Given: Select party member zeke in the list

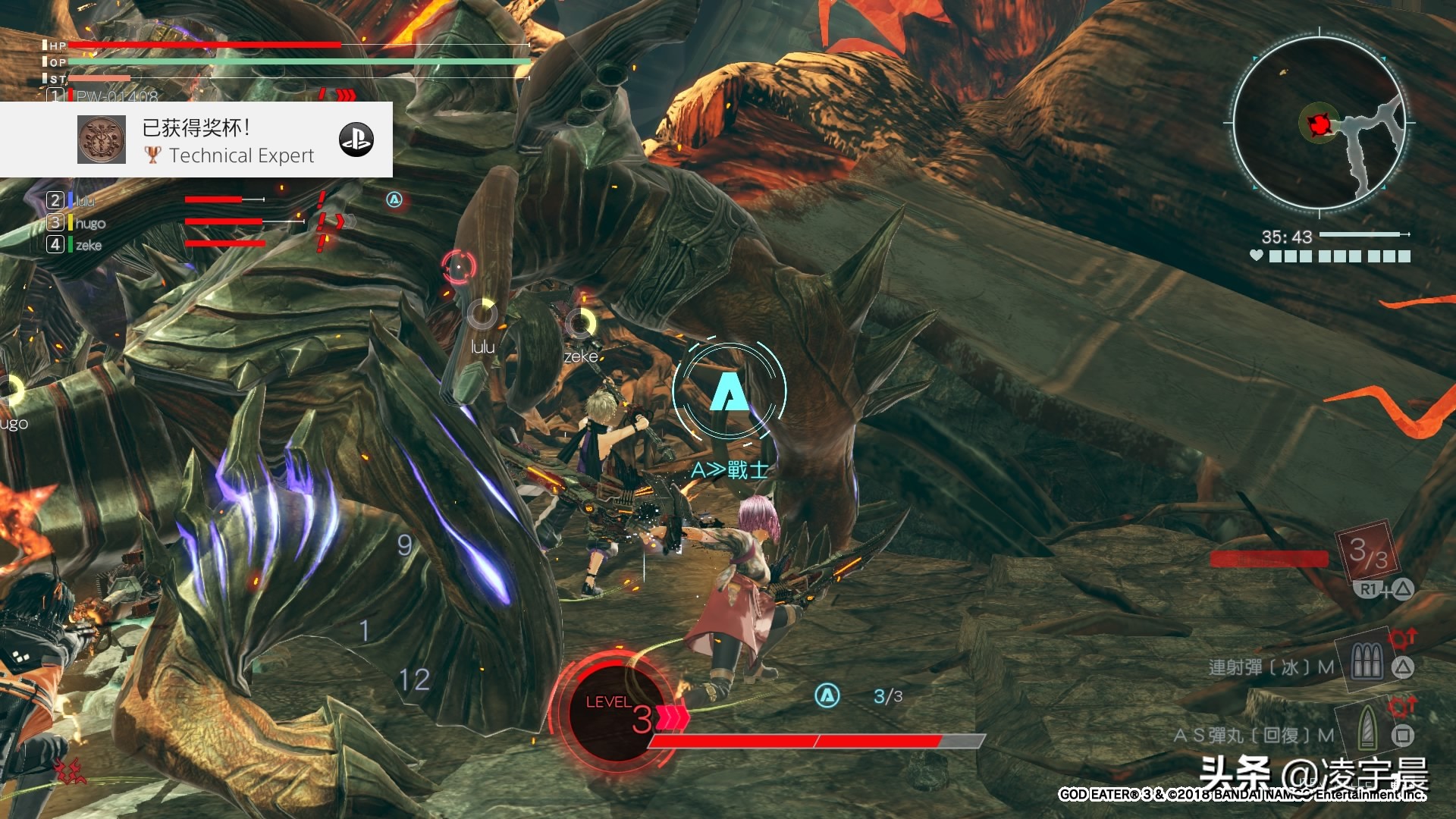Looking at the screenshot, I should tap(88, 245).
